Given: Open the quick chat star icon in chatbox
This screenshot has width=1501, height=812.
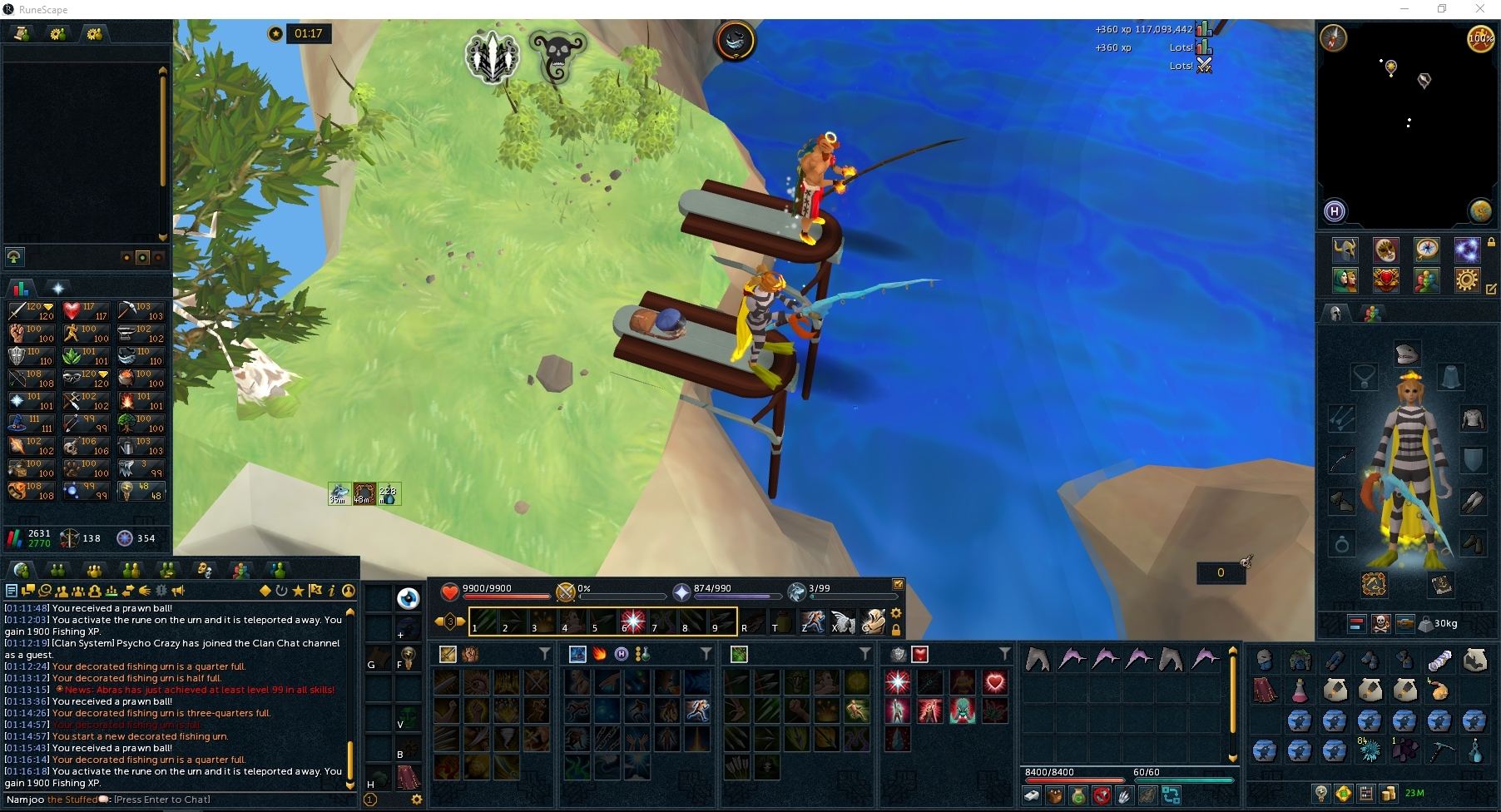Looking at the screenshot, I should tap(299, 592).
